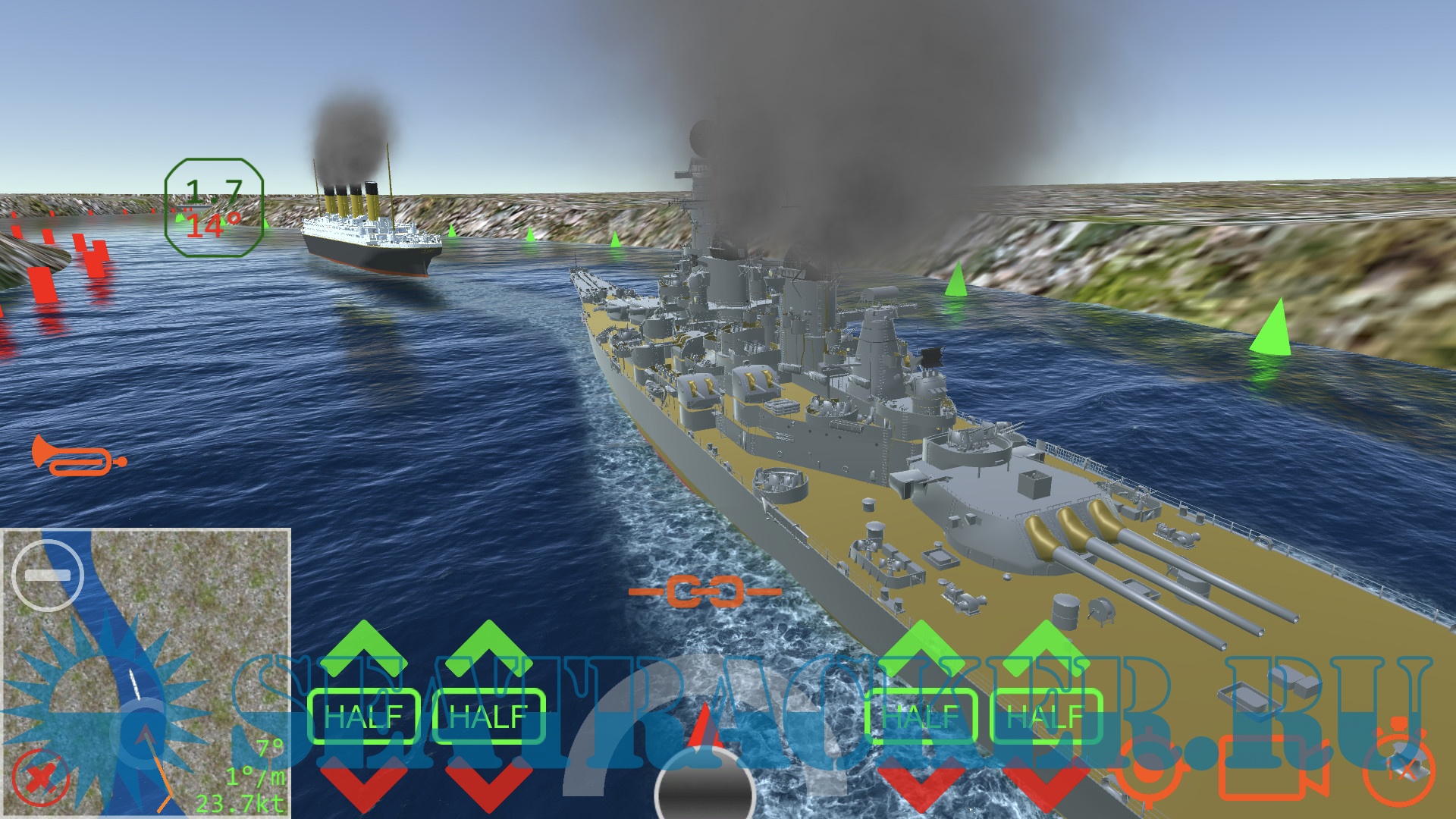Select the green octagonal target marker
The width and height of the screenshot is (1456, 819).
pos(214,207)
